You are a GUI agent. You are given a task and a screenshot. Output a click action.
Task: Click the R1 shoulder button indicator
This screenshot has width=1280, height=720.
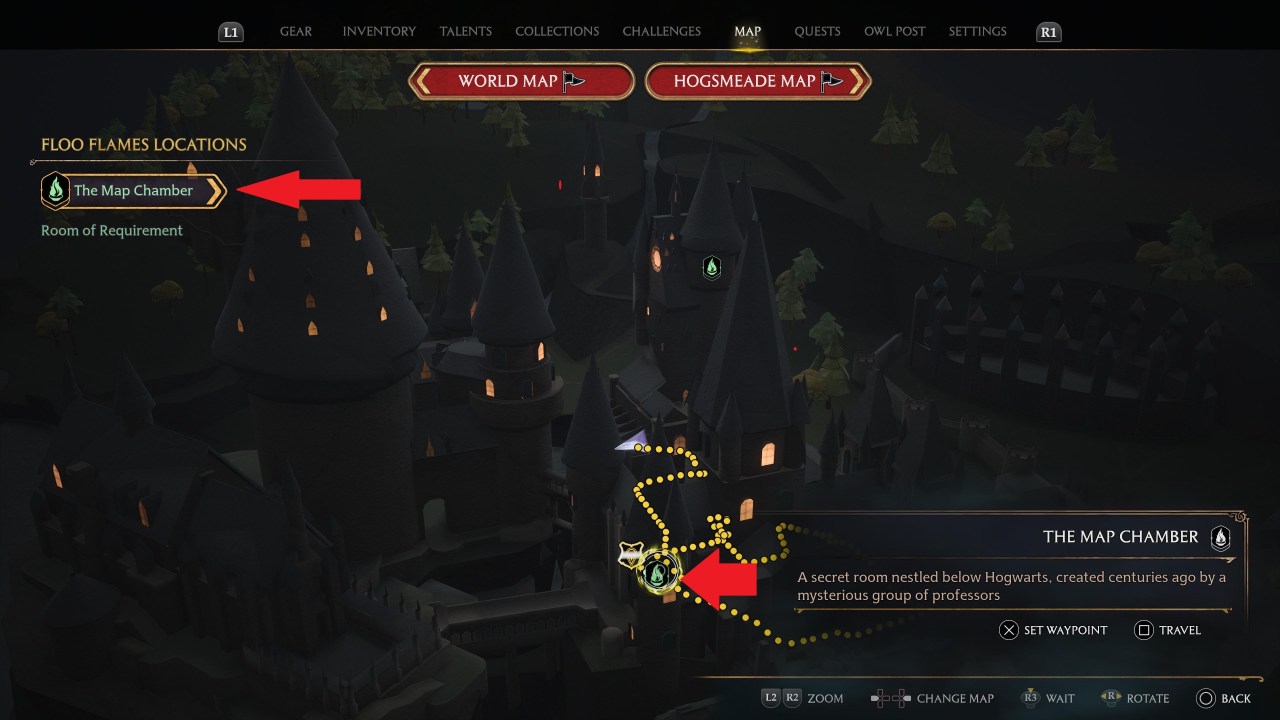pos(1048,31)
